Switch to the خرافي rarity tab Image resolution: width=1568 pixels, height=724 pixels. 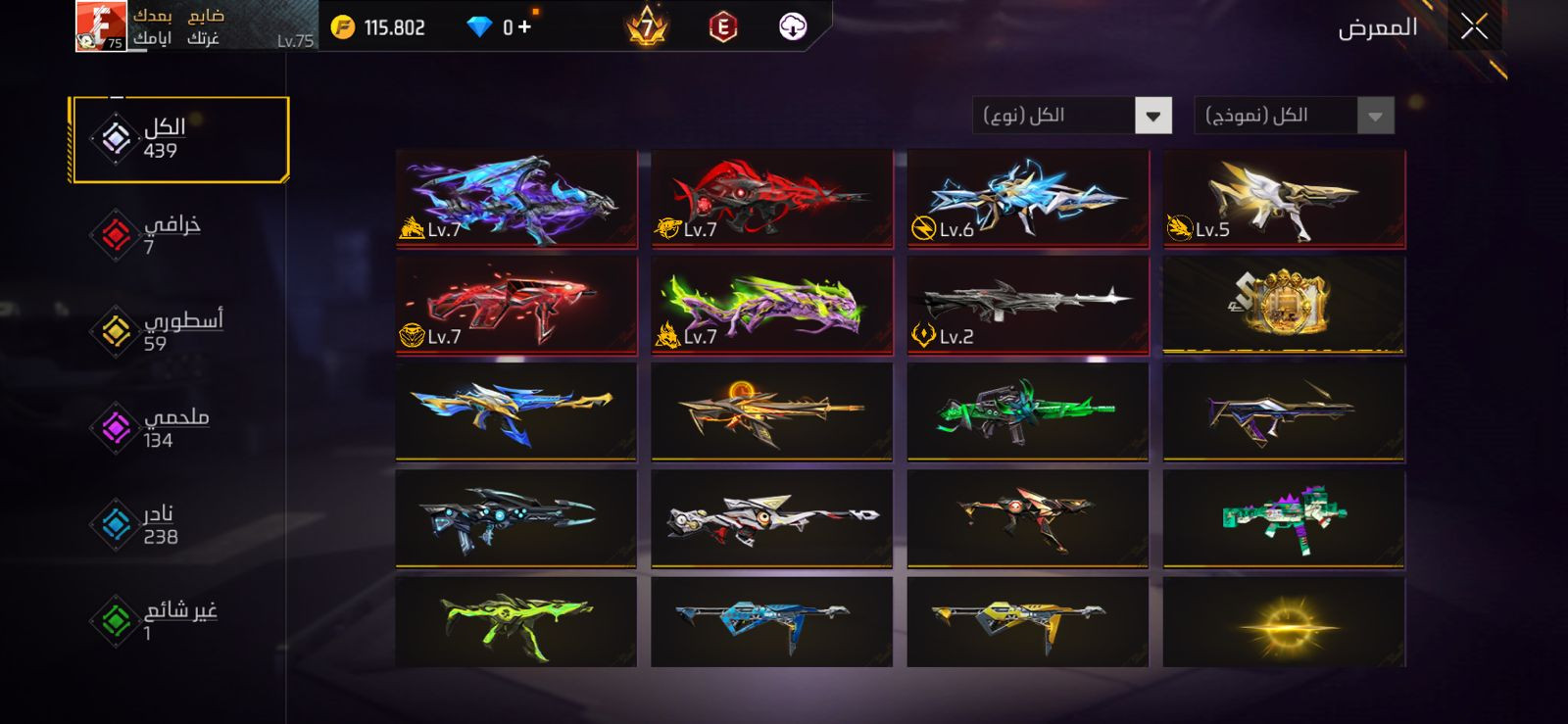(x=157, y=234)
